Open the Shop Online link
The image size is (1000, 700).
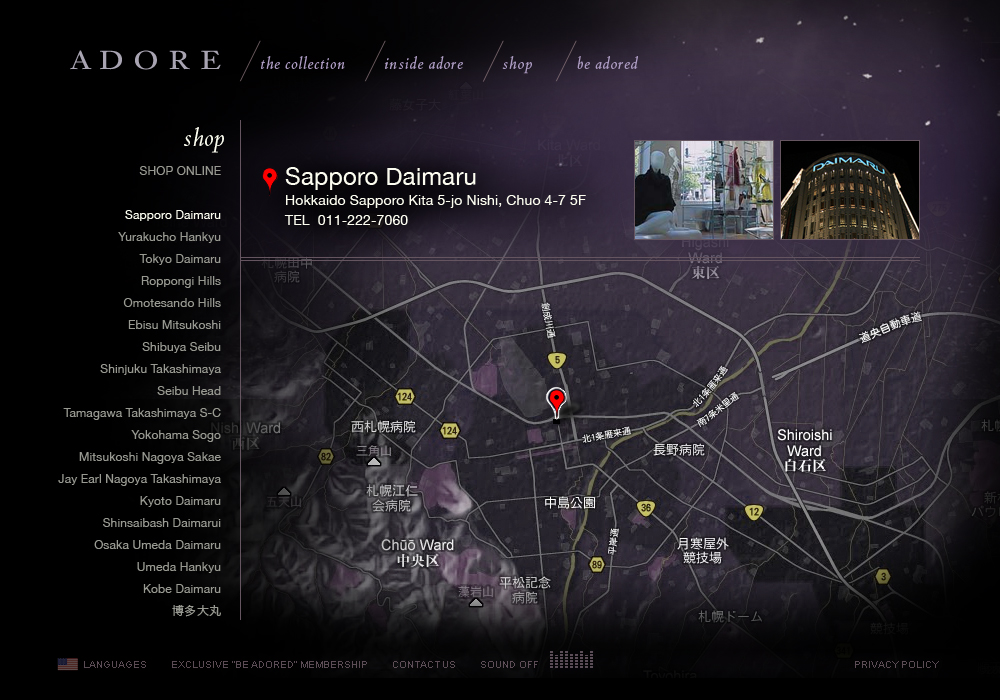[x=180, y=171]
